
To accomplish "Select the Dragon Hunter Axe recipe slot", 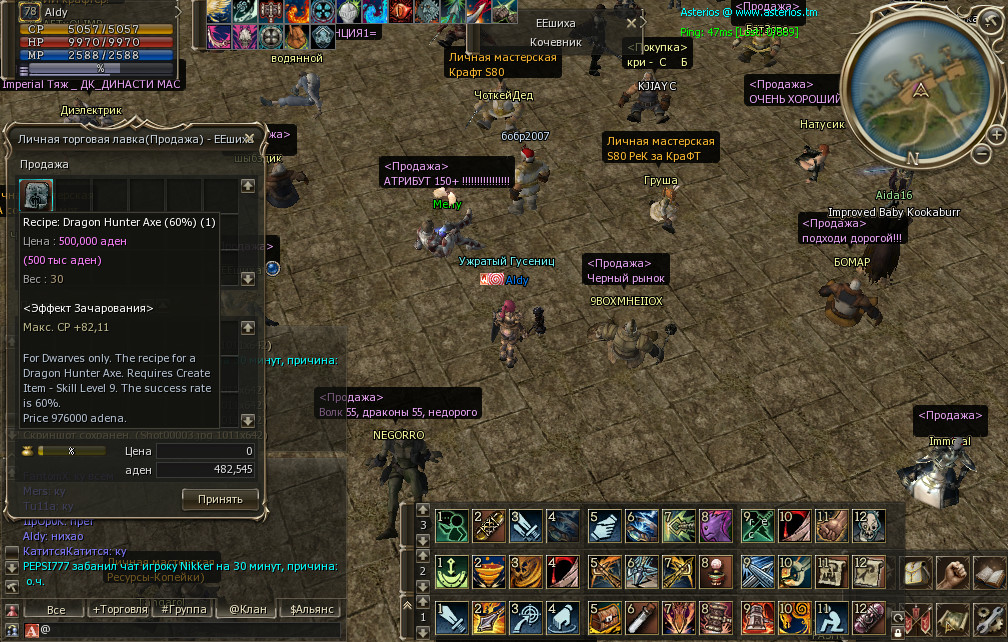I will (37, 194).
